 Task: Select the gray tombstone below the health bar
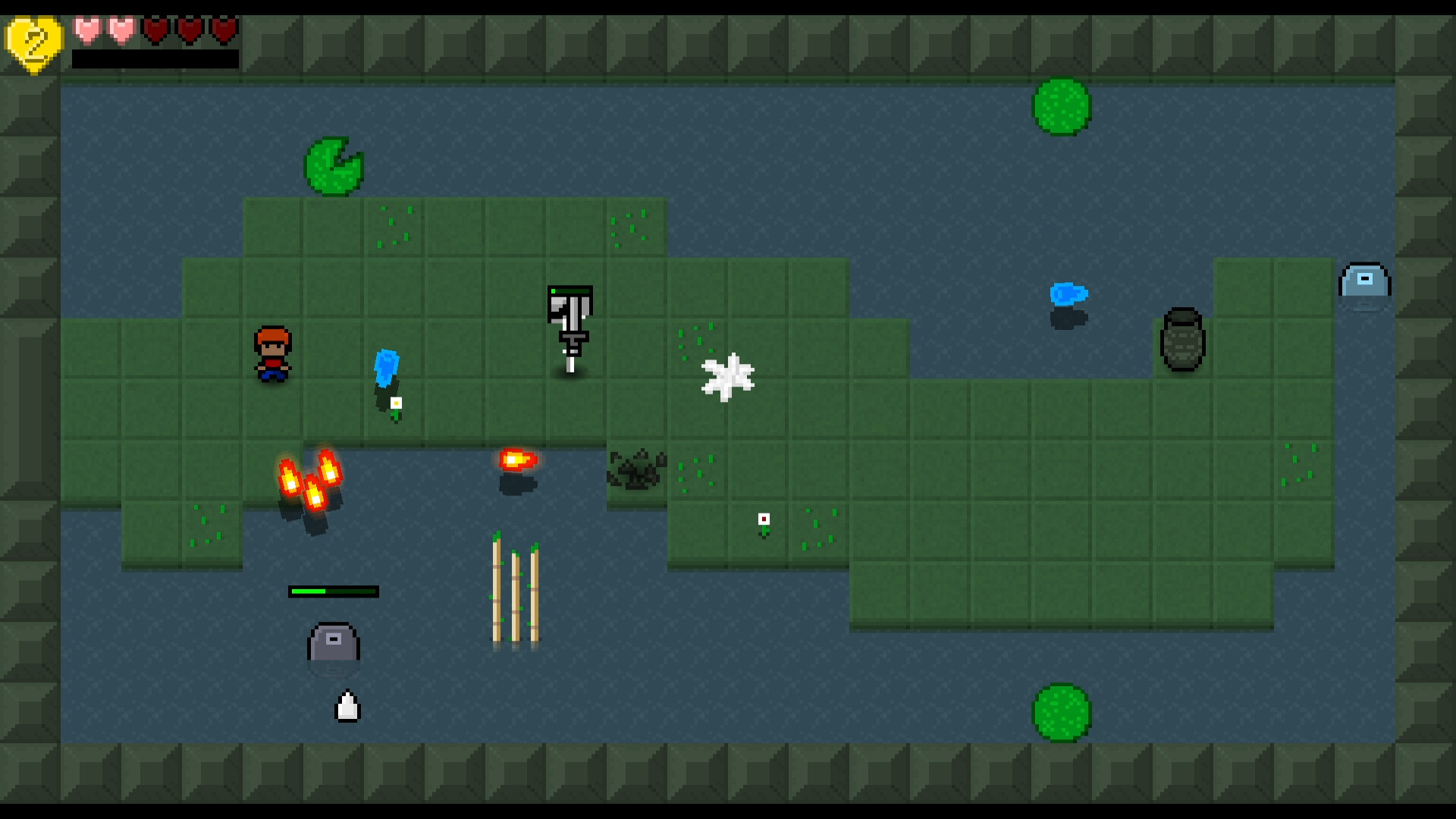tap(332, 645)
